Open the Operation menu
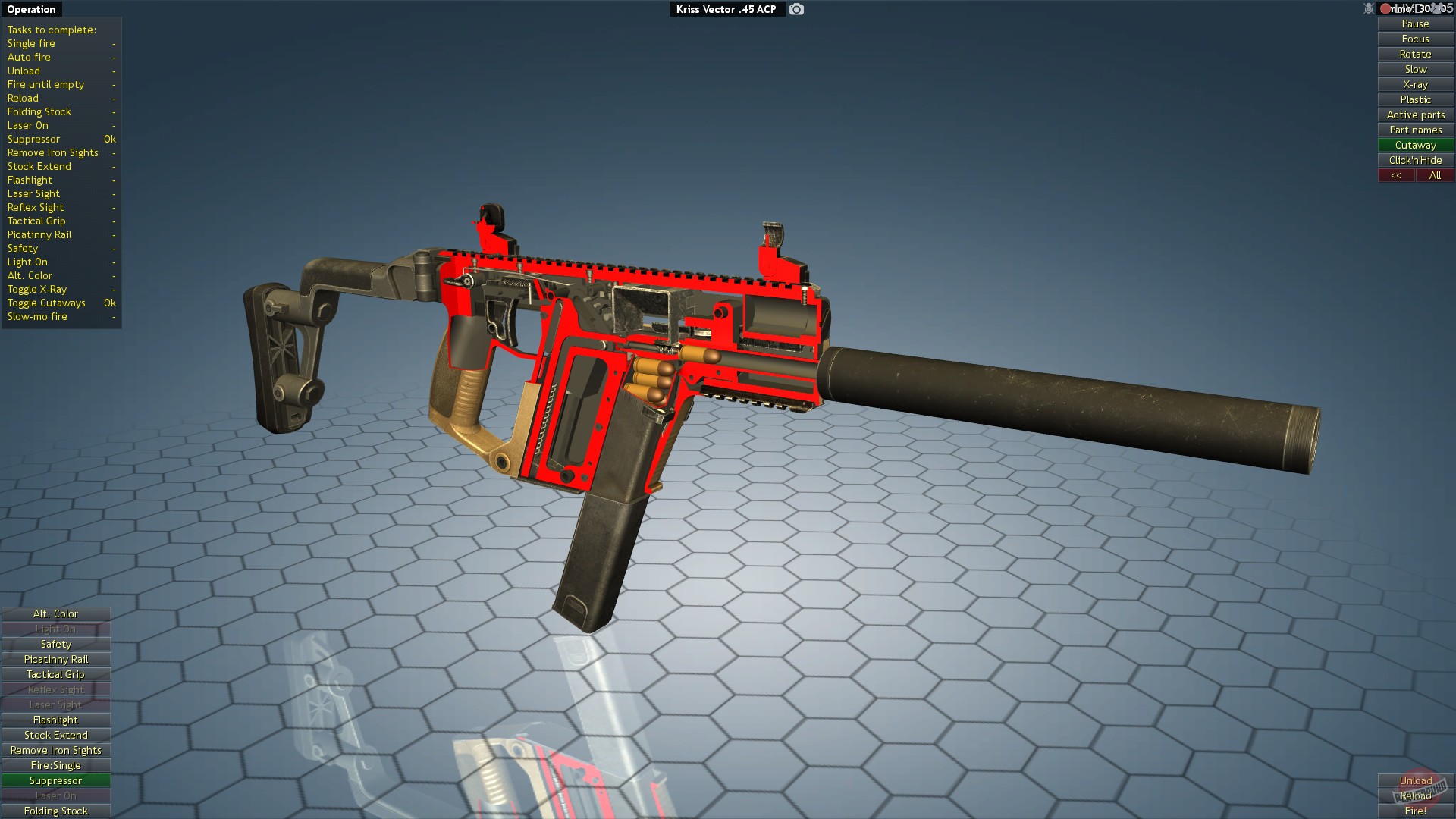The height and width of the screenshot is (819, 1456). (x=31, y=9)
